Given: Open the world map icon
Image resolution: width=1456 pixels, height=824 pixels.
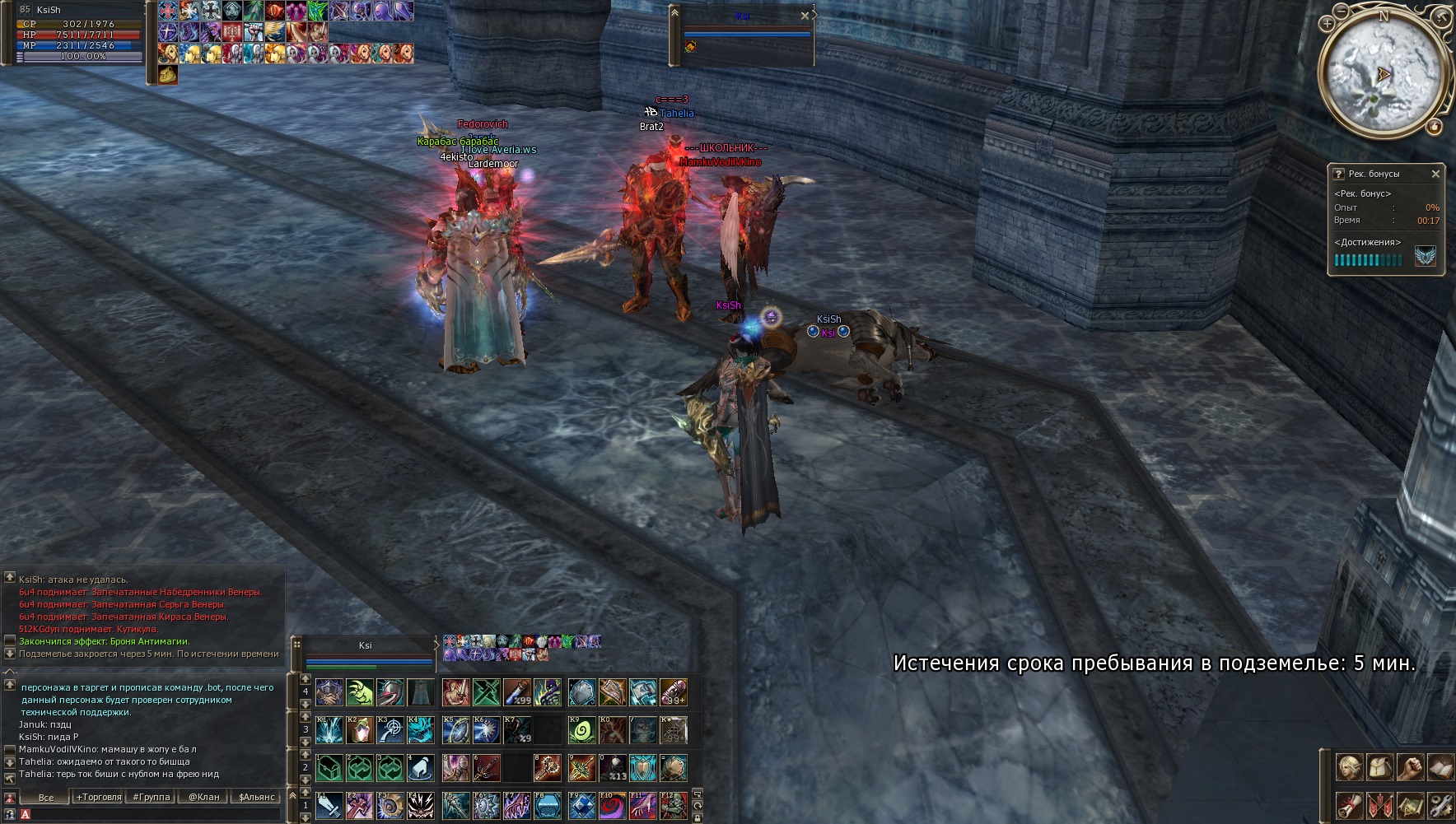Looking at the screenshot, I should (1411, 804).
